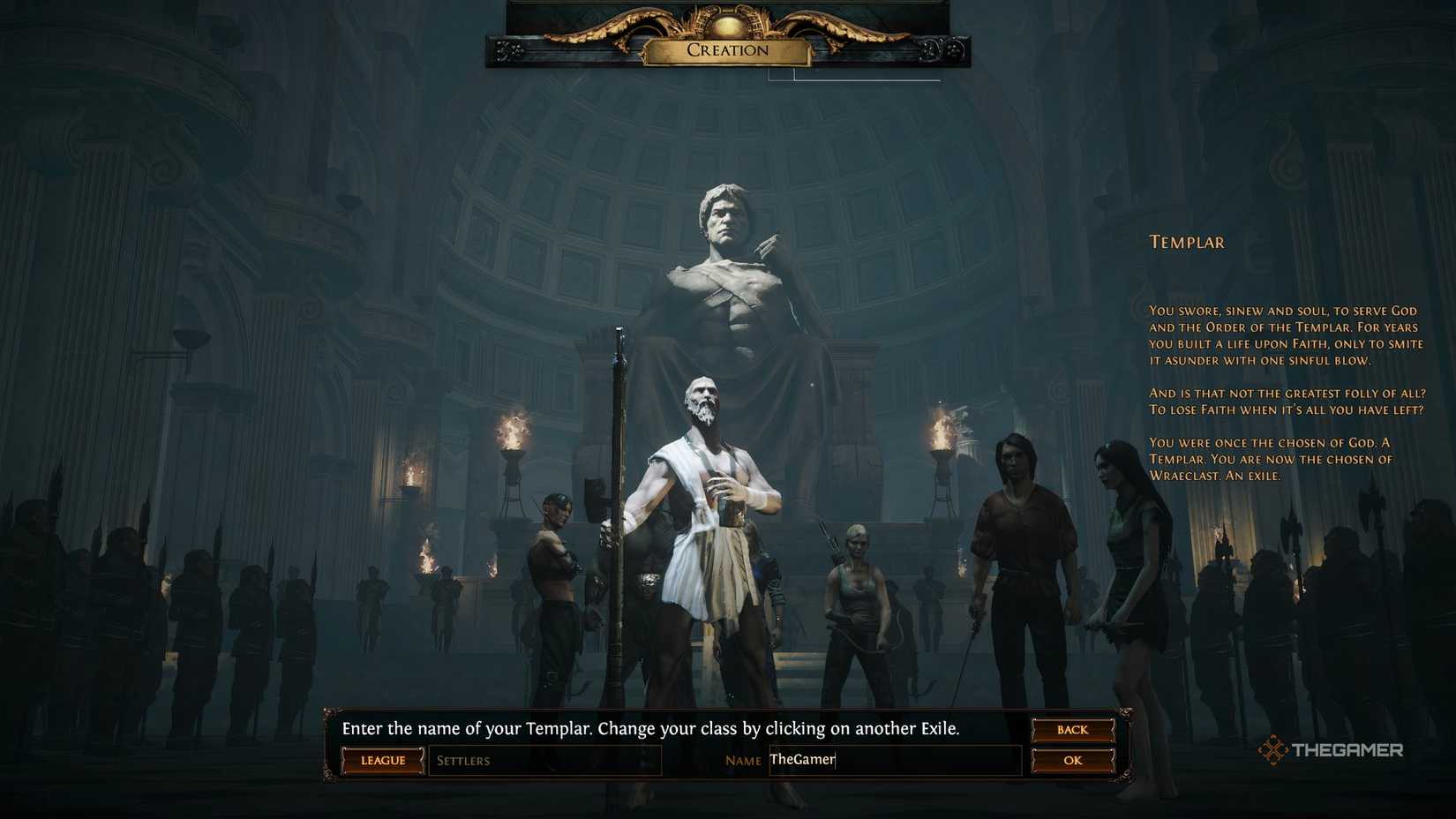Click the statue of Innocence on the throne
Image resolution: width=1456 pixels, height=819 pixels.
tap(724, 282)
